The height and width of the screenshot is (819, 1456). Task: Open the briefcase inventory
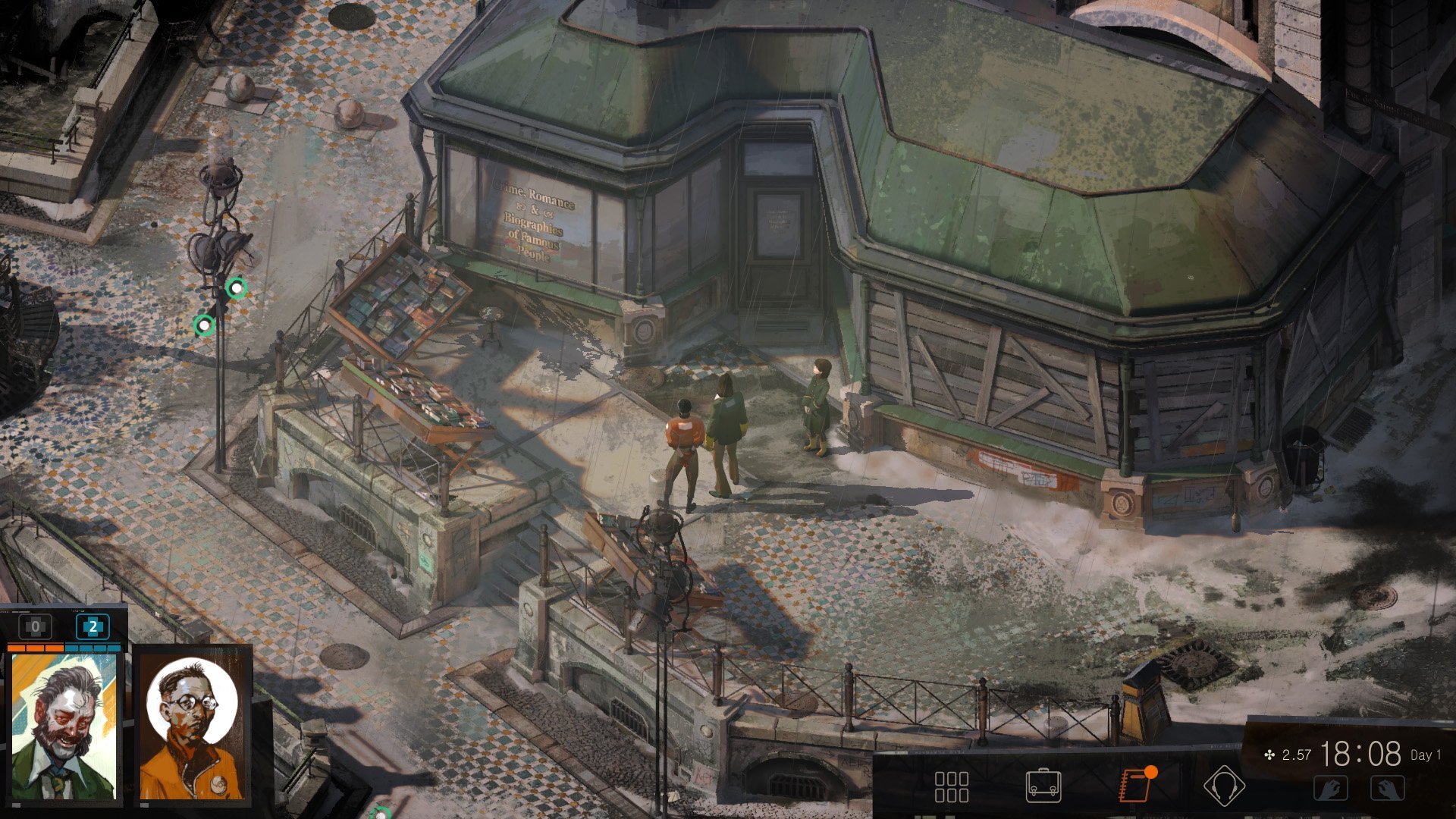pos(1043,786)
